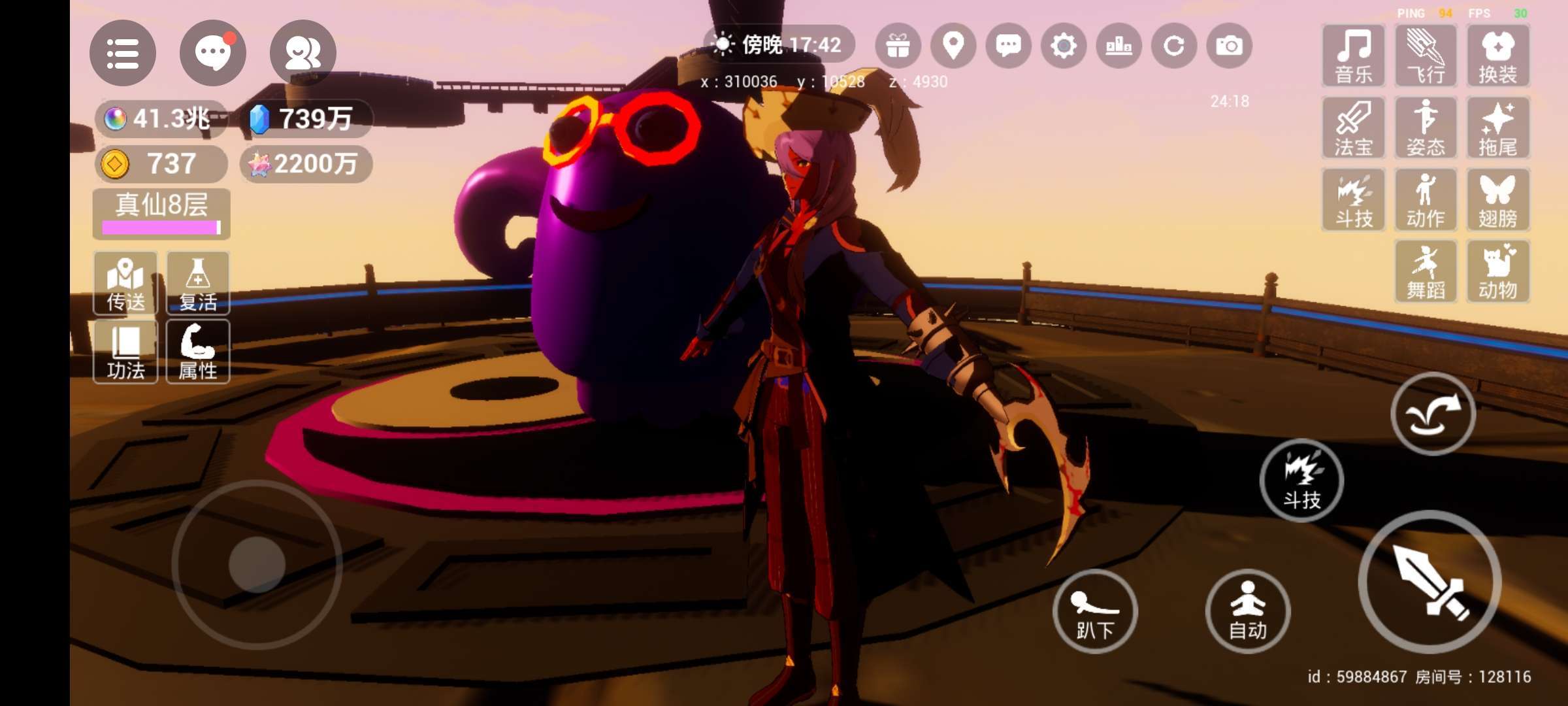The width and height of the screenshot is (1568, 706).
Task: Open the 音乐 music button
Action: [1353, 56]
